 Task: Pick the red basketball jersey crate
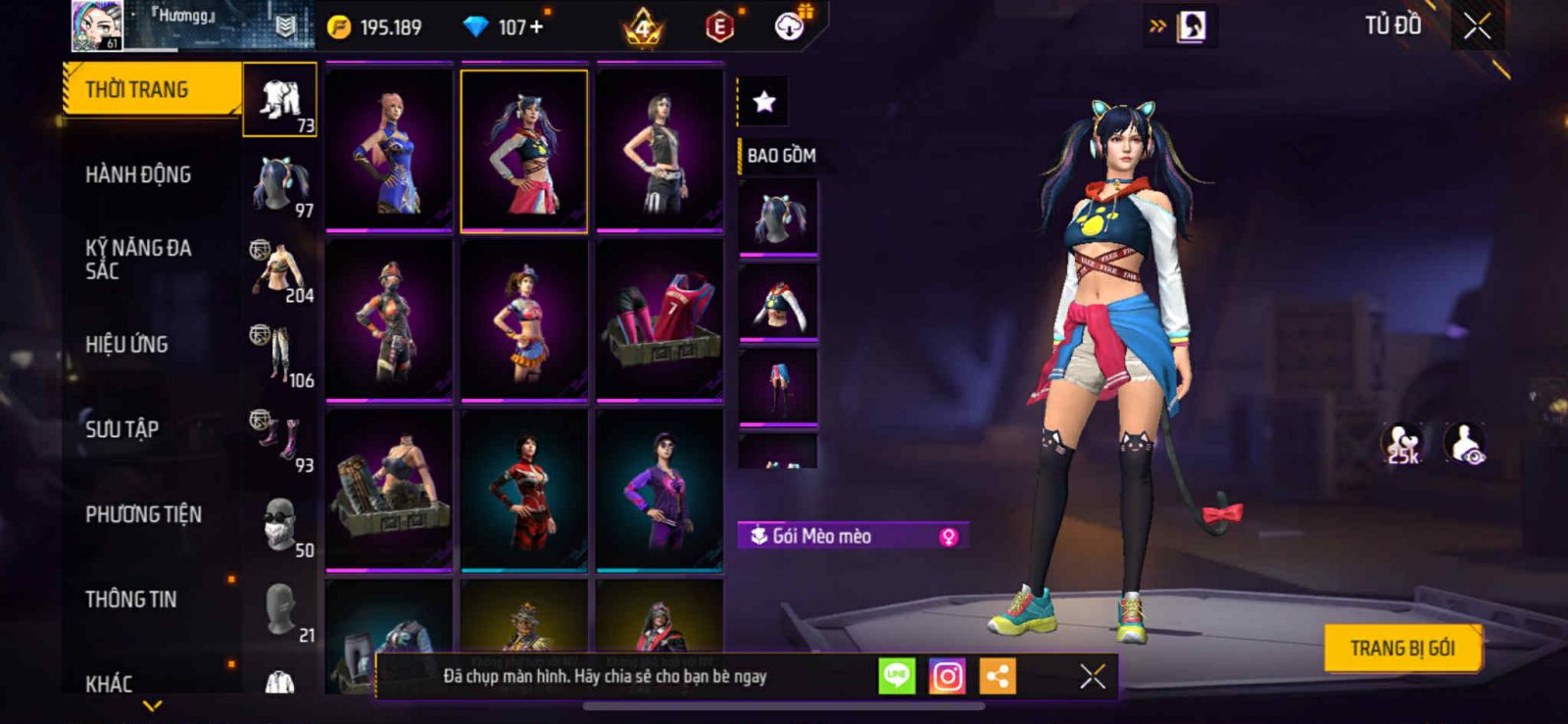[660, 320]
